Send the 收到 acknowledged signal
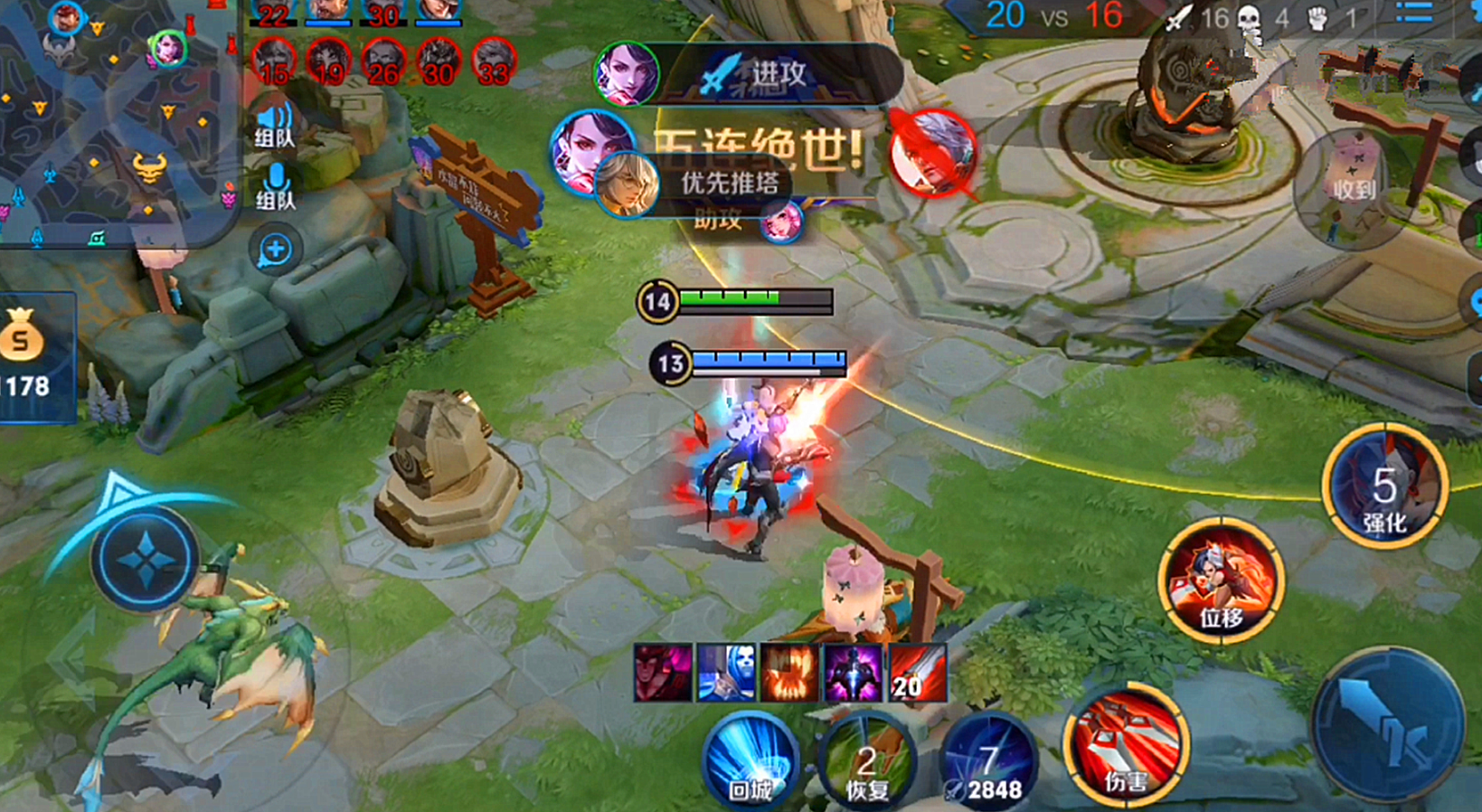 pyautogui.click(x=1353, y=187)
